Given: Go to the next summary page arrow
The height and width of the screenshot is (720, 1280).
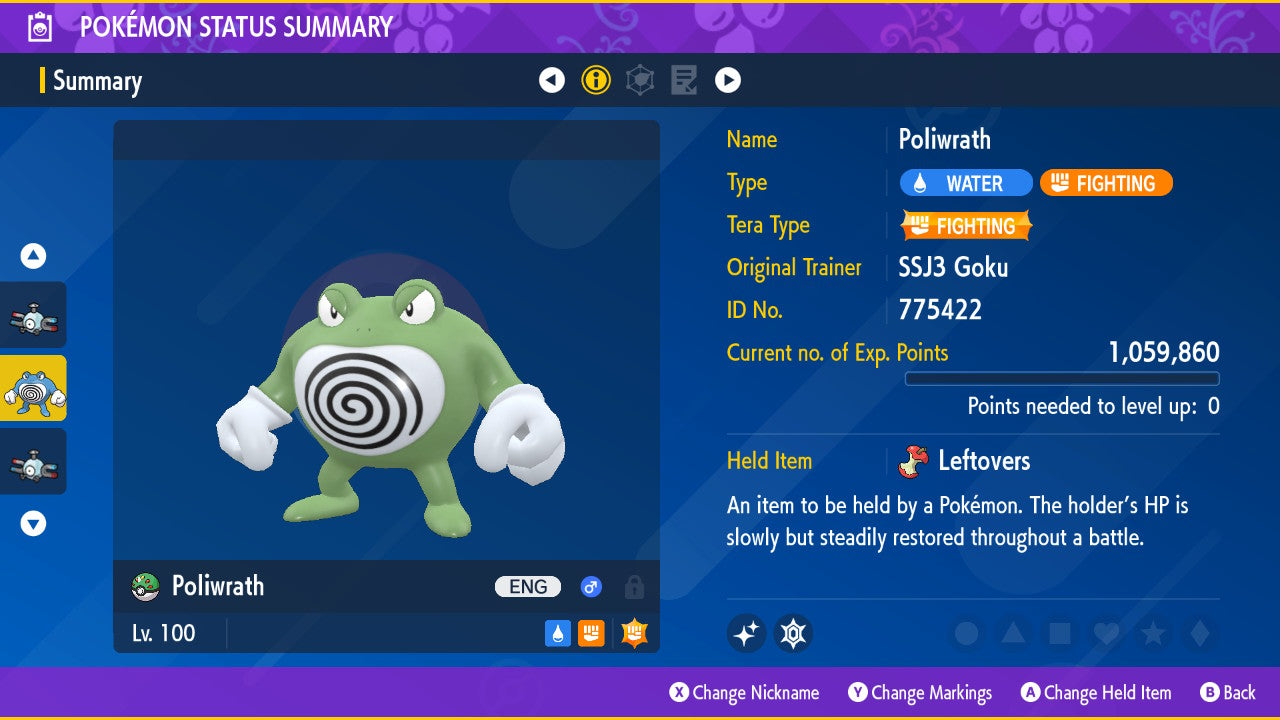Looking at the screenshot, I should [x=728, y=80].
